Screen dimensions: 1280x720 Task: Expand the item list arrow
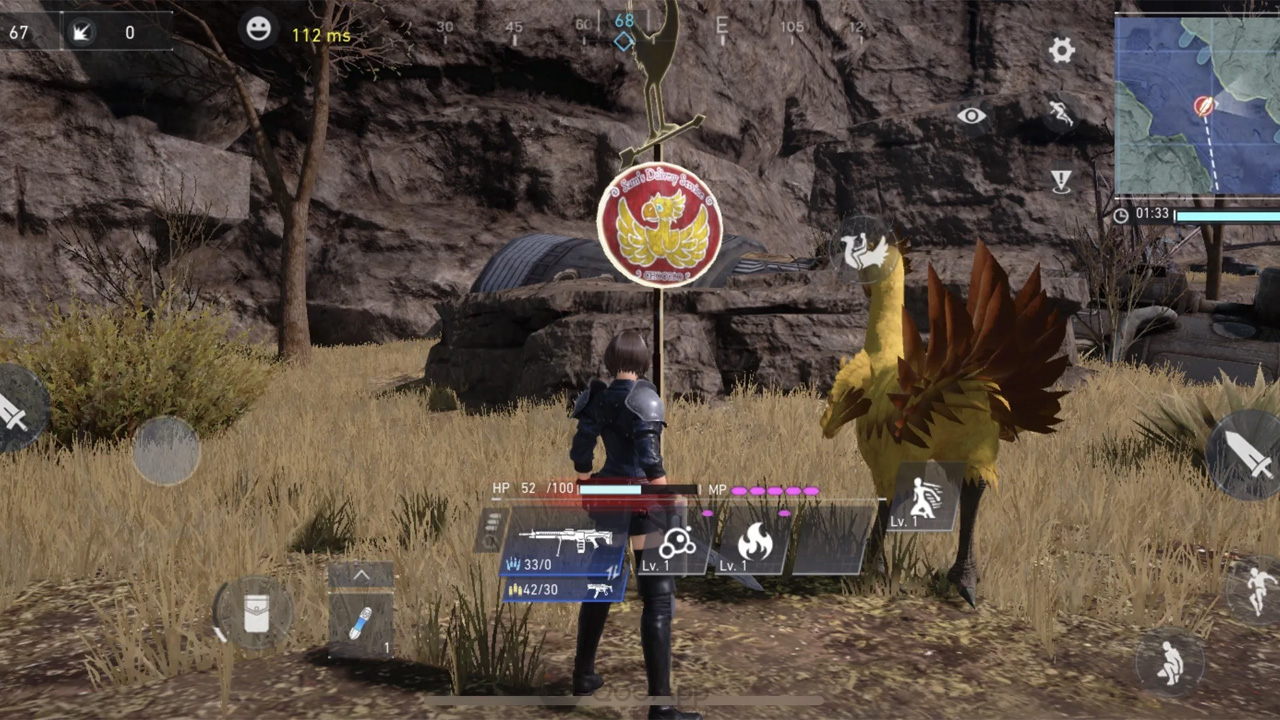point(361,575)
